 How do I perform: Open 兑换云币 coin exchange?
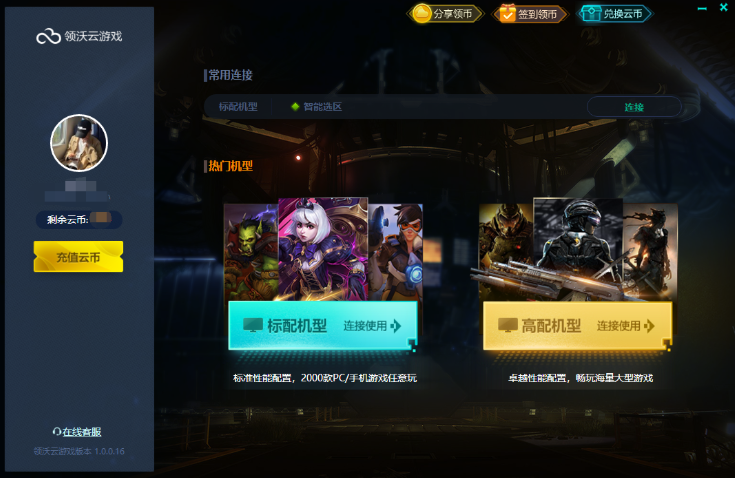click(x=615, y=14)
